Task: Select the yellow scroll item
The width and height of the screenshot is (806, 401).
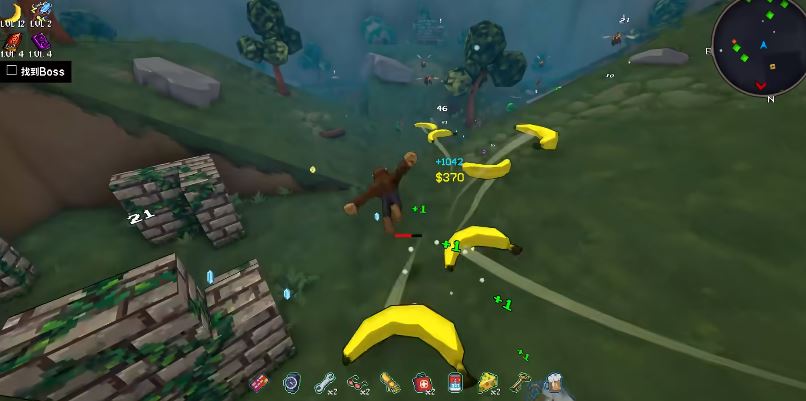Action: [x=389, y=382]
